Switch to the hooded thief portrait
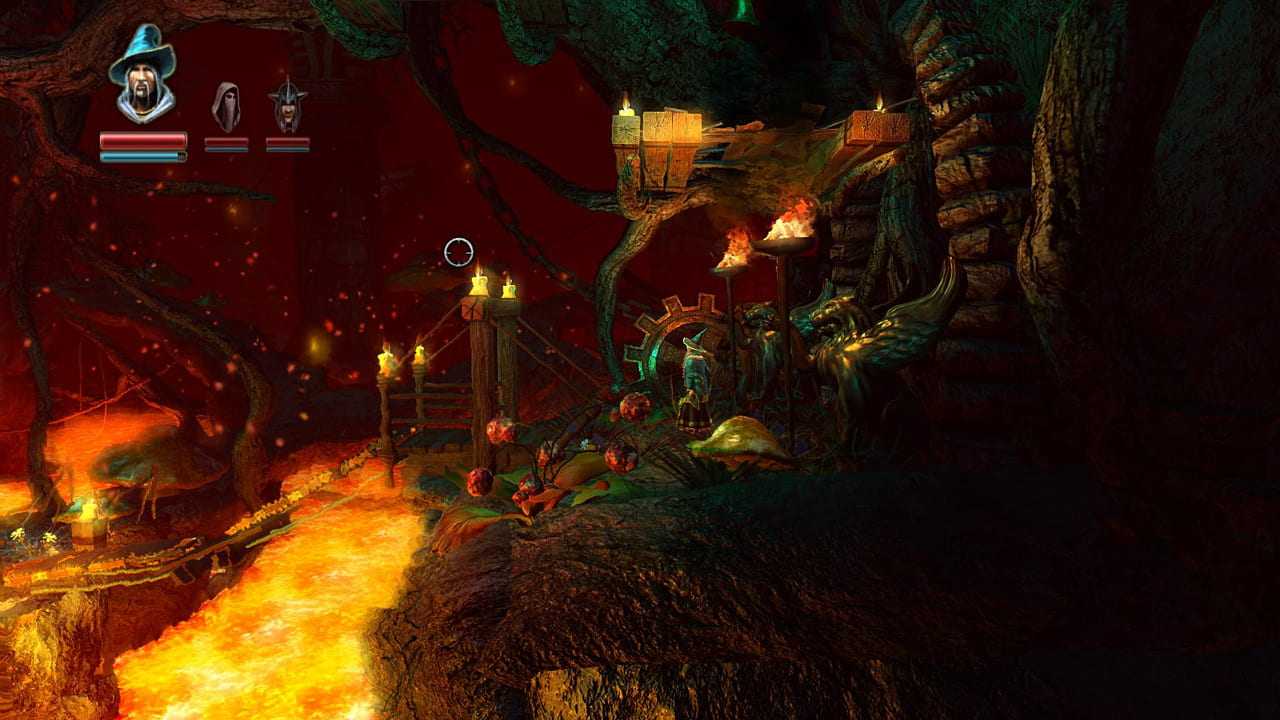 tap(226, 106)
